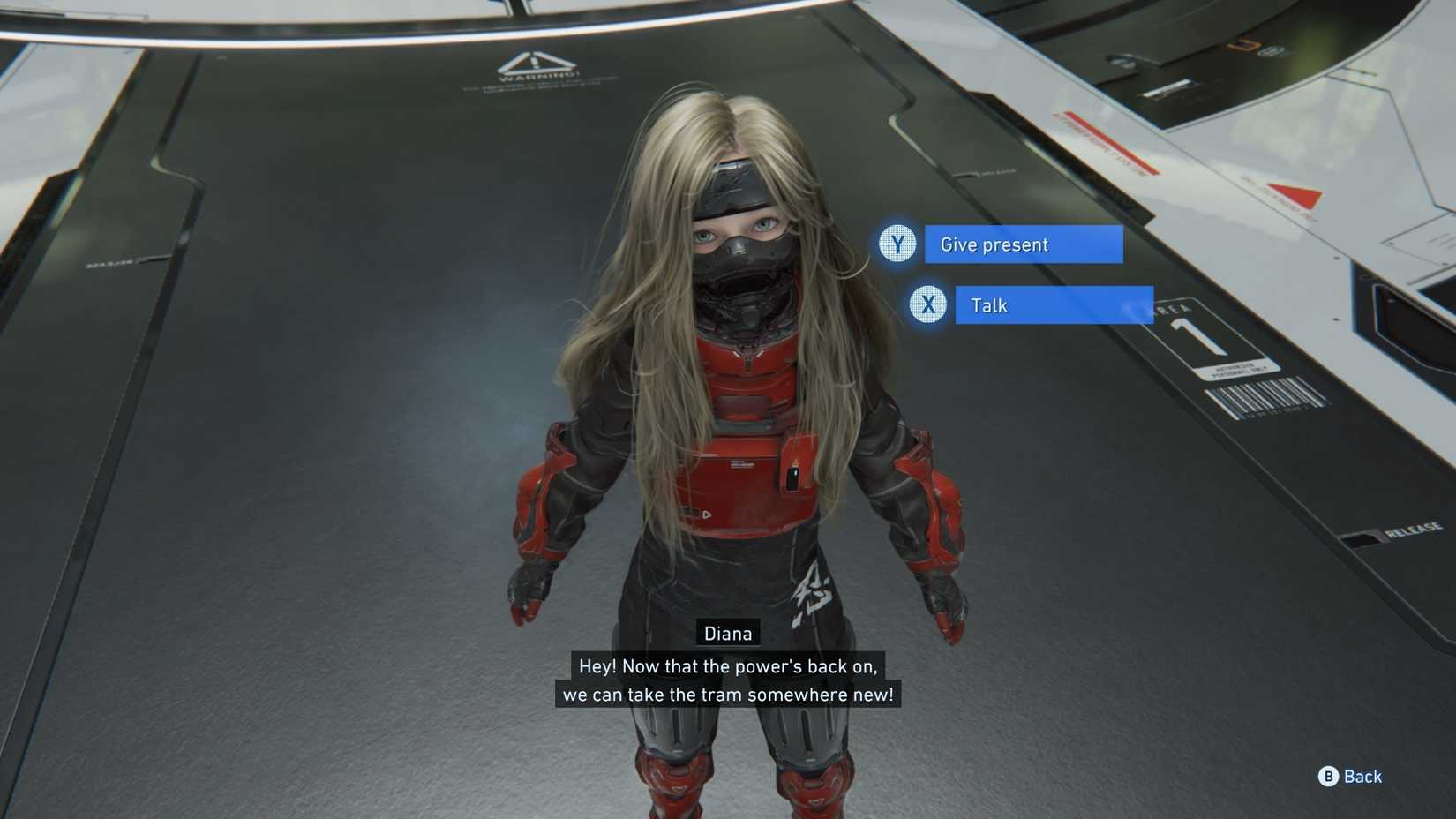Image resolution: width=1456 pixels, height=819 pixels.
Task: Expand the Diana nameplate above the subtitle
Action: 727,633
